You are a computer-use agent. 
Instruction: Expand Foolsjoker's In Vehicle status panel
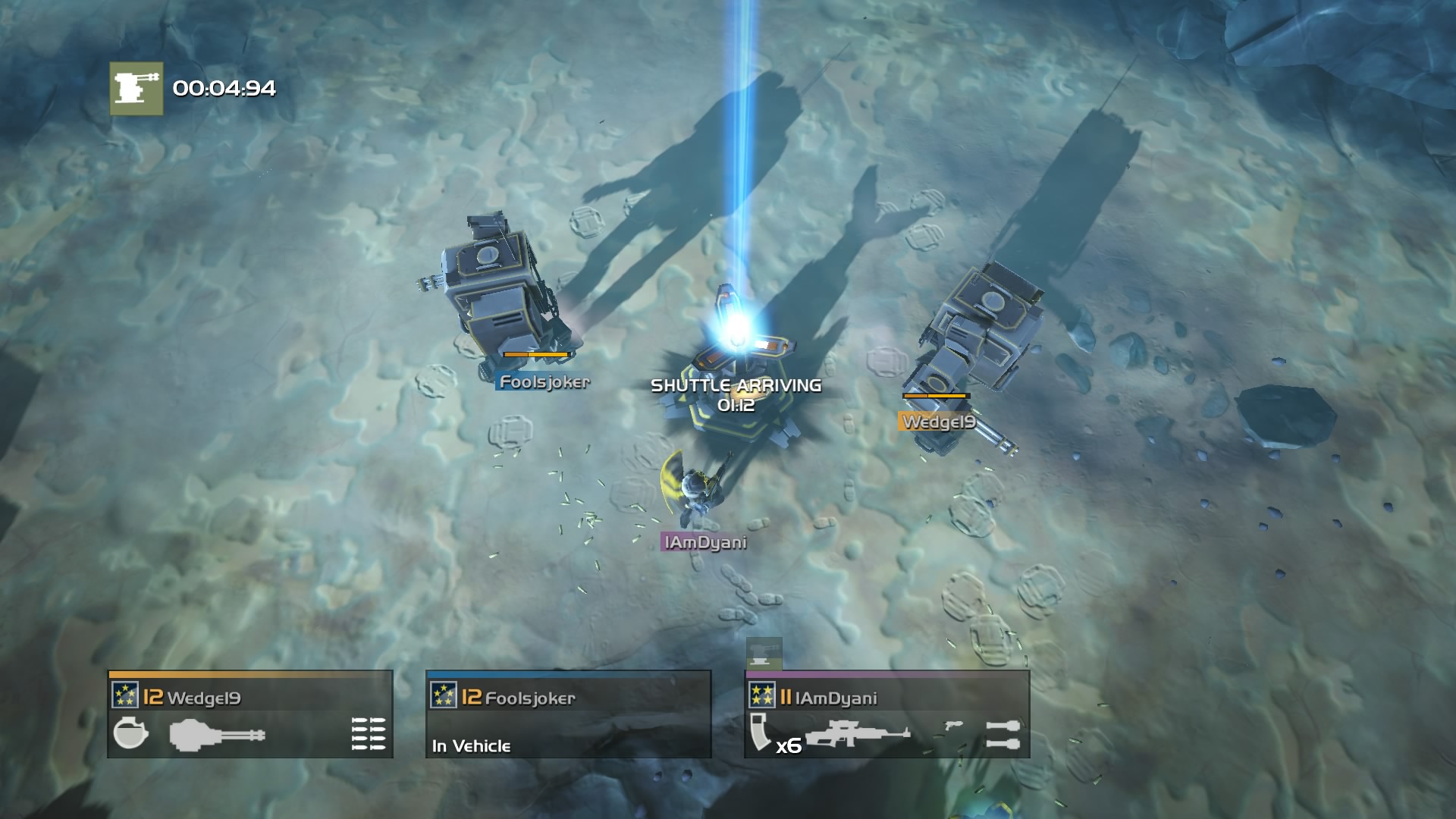(470, 746)
